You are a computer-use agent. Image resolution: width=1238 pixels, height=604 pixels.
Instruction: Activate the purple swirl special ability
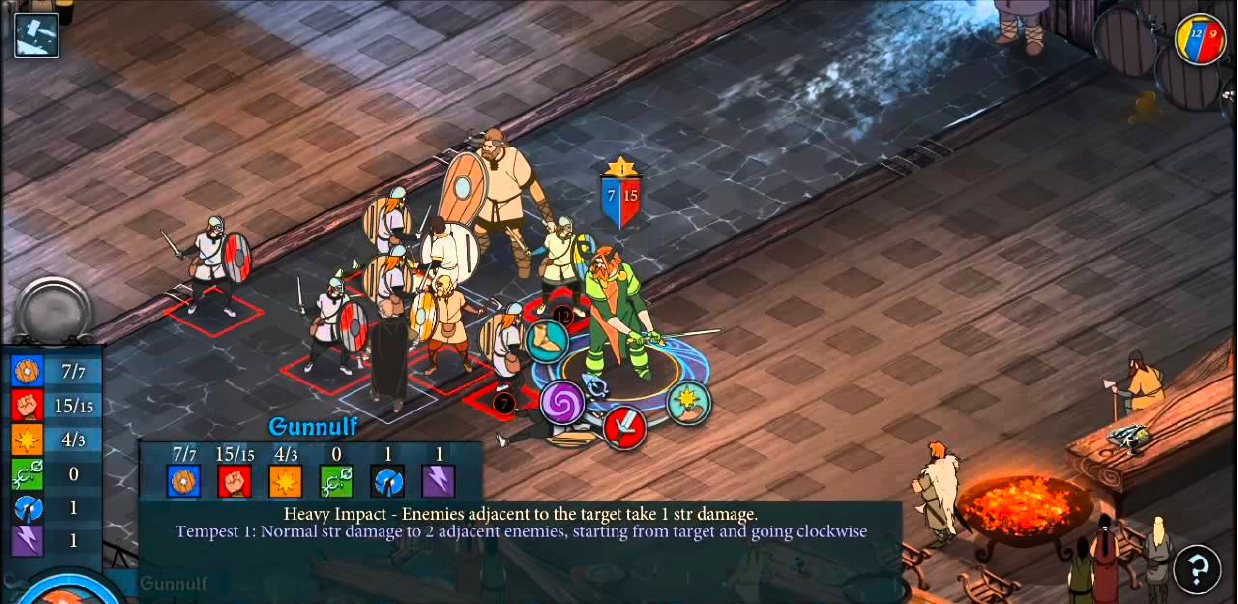[x=562, y=402]
